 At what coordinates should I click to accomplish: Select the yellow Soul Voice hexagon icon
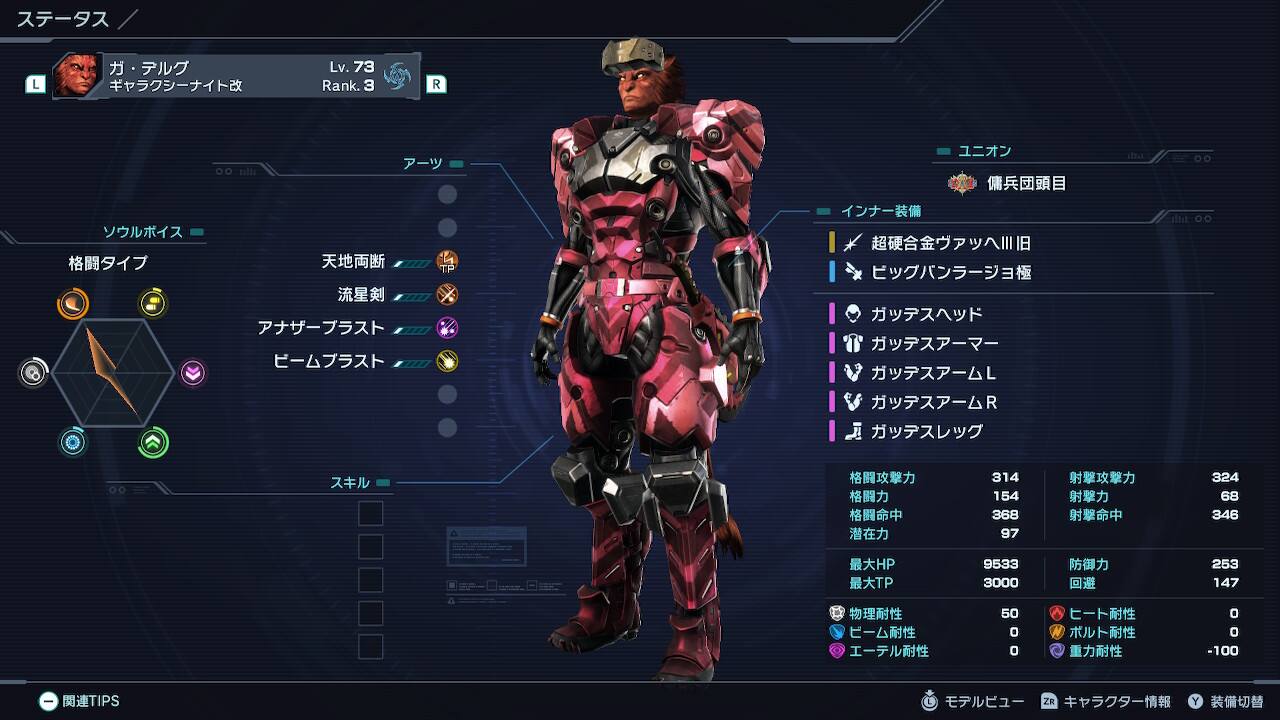click(x=153, y=303)
